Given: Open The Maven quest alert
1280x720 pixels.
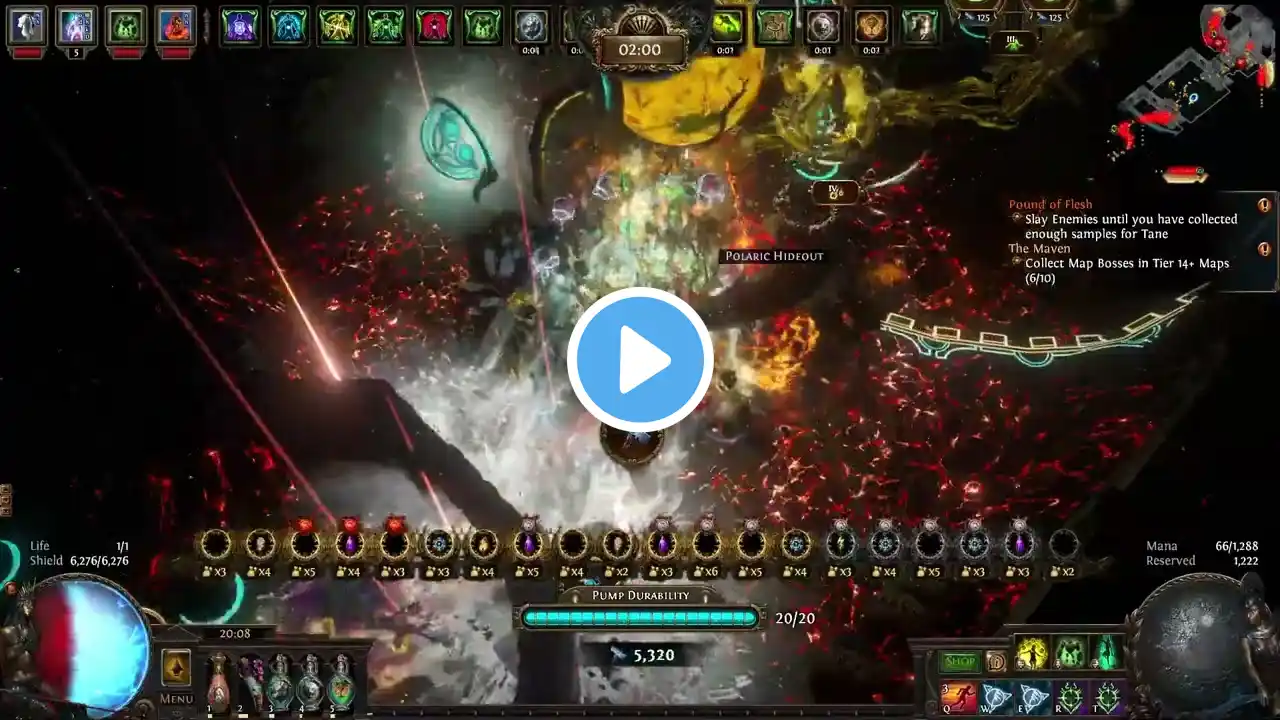Looking at the screenshot, I should point(1263,249).
